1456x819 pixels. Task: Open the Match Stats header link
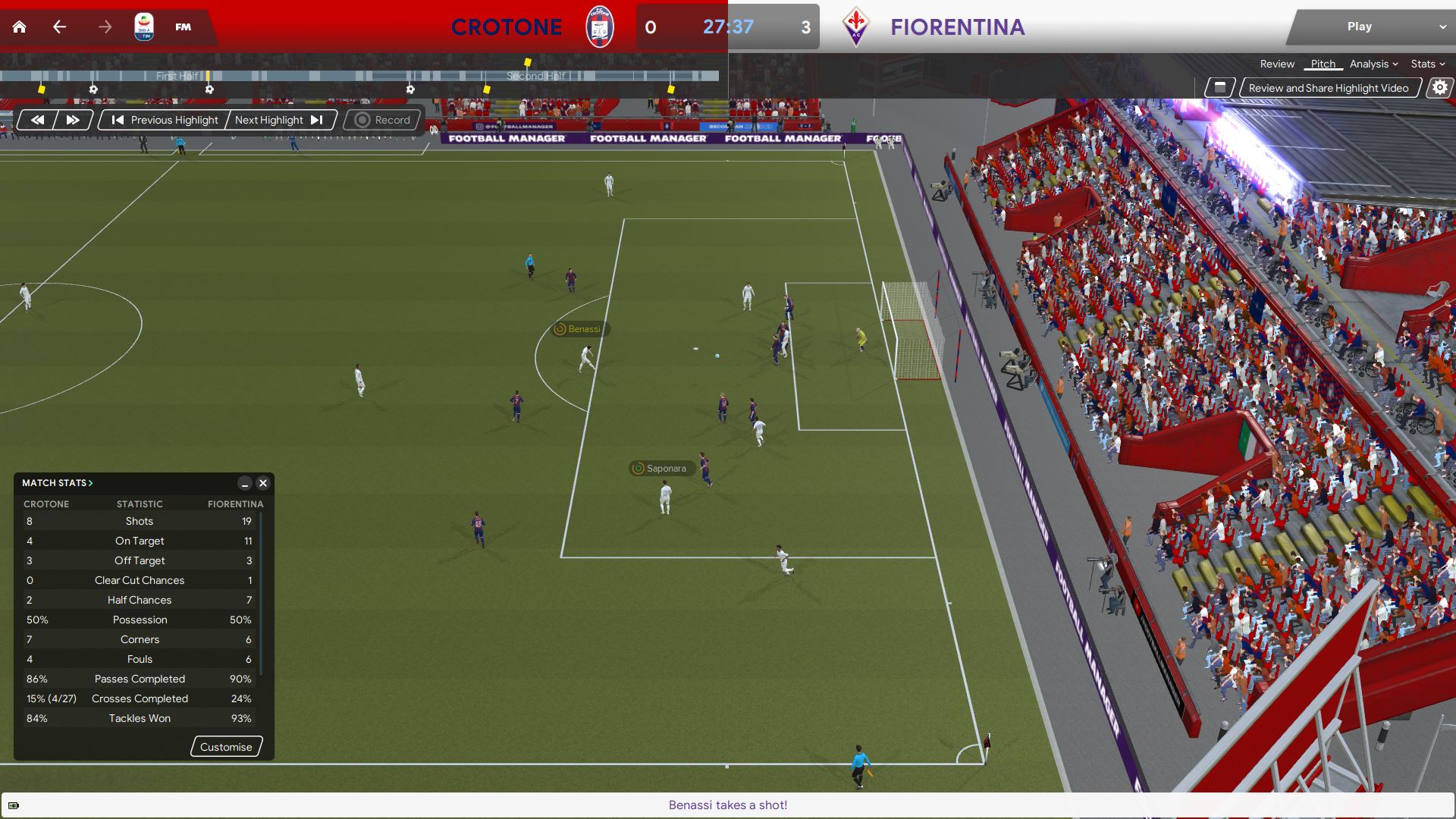58,483
